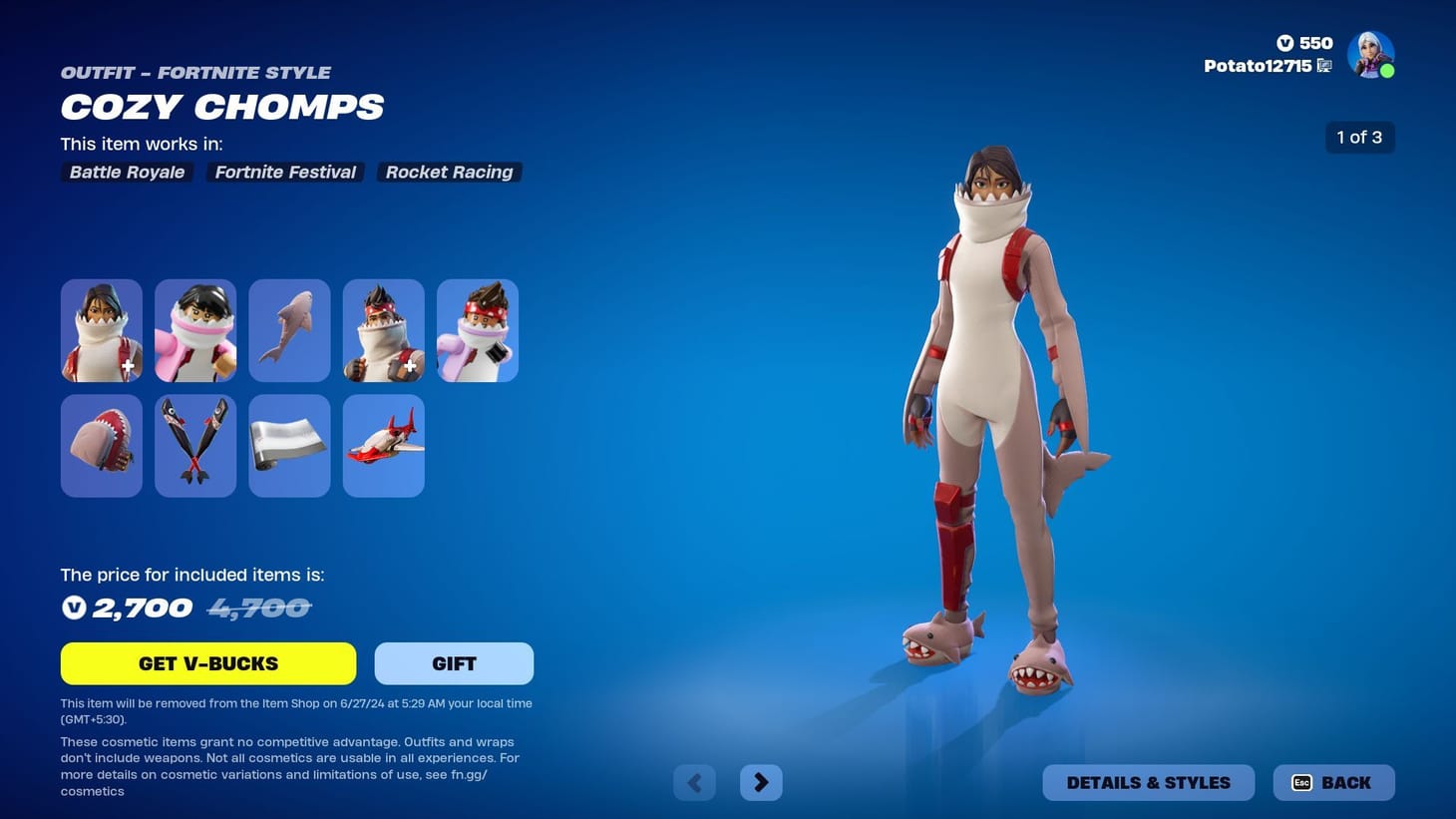Open the LEGO style Cozy Chomps item
This screenshot has width=1456, height=819.
pyautogui.click(x=195, y=329)
